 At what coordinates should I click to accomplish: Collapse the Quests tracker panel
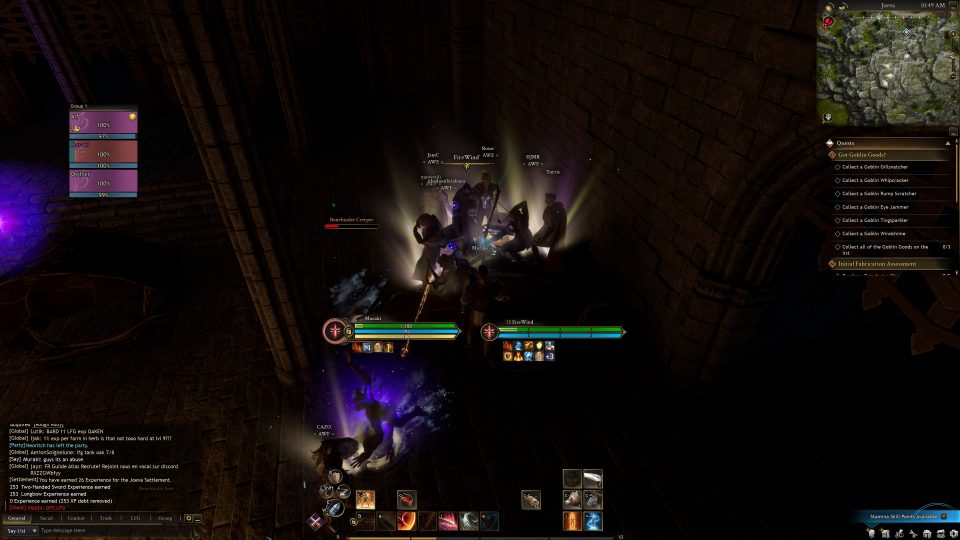pos(948,142)
